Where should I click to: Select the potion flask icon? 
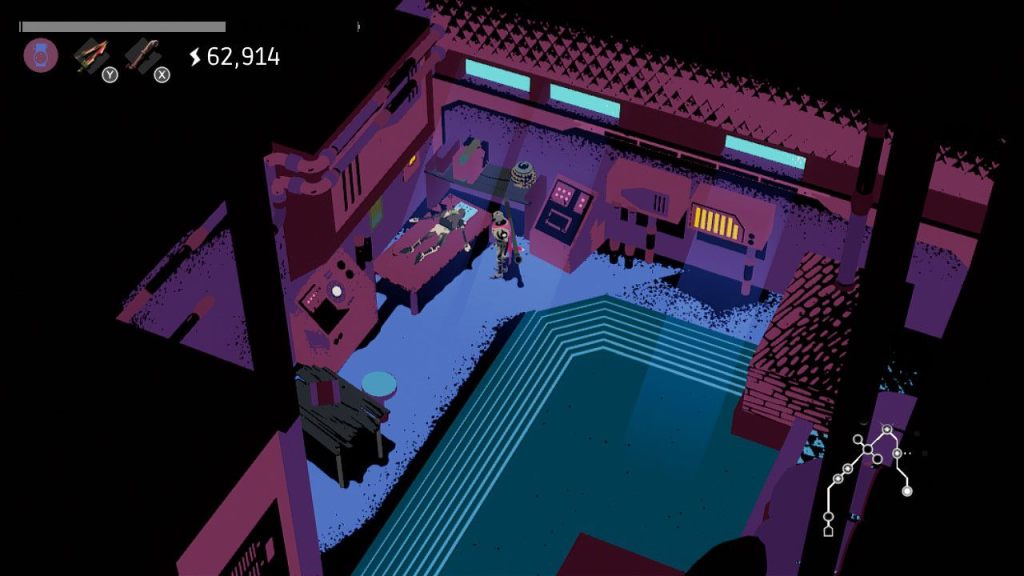pyautogui.click(x=41, y=55)
